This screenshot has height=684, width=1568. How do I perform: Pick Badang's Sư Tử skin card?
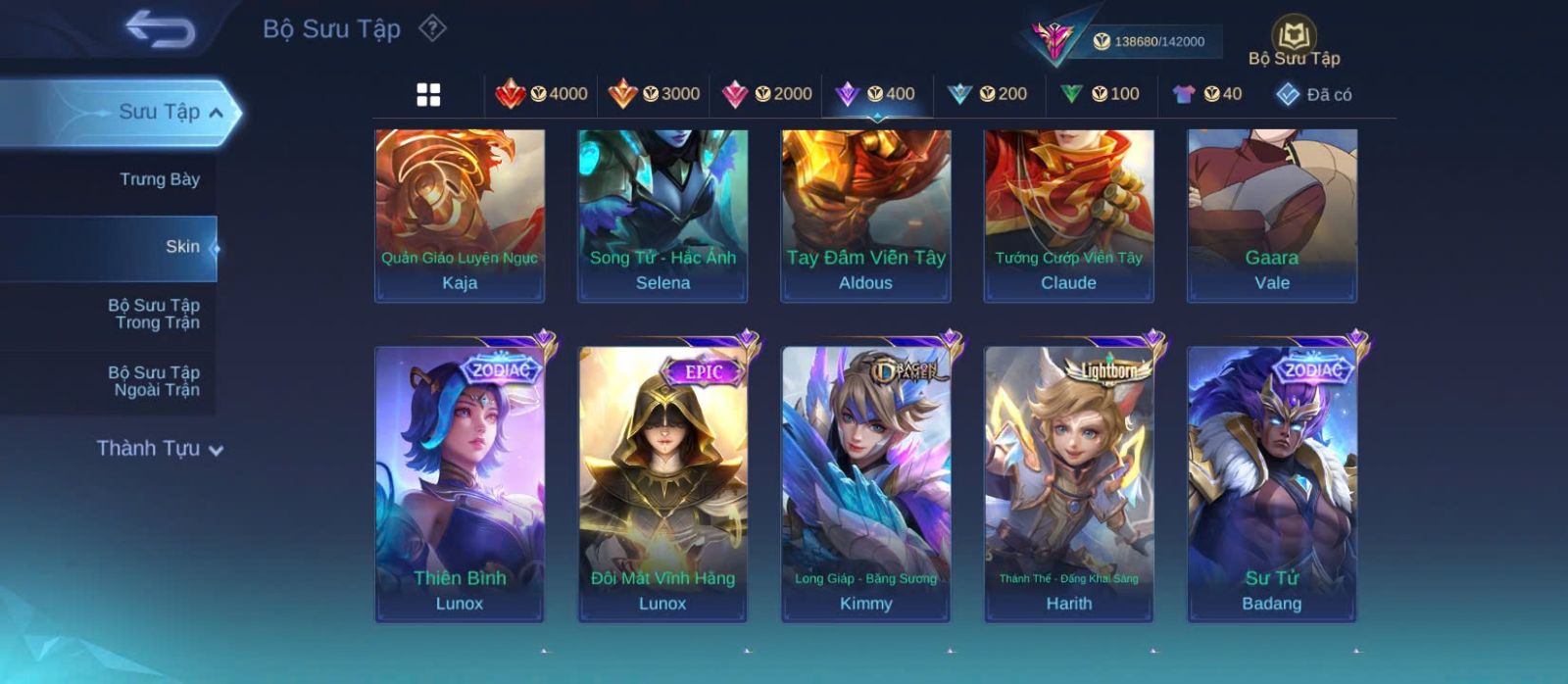click(1272, 483)
